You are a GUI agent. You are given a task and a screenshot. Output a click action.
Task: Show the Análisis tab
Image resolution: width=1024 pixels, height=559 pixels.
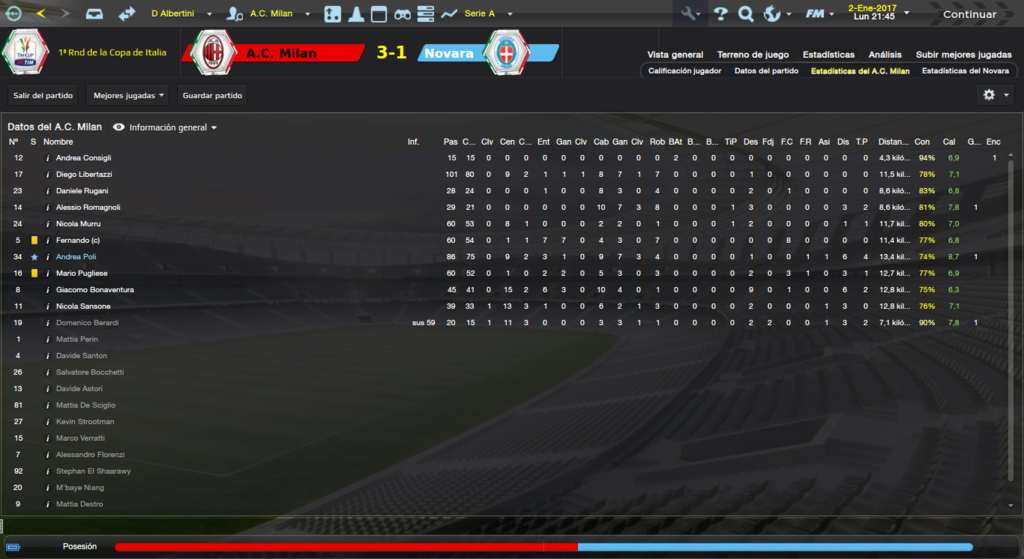click(885, 54)
